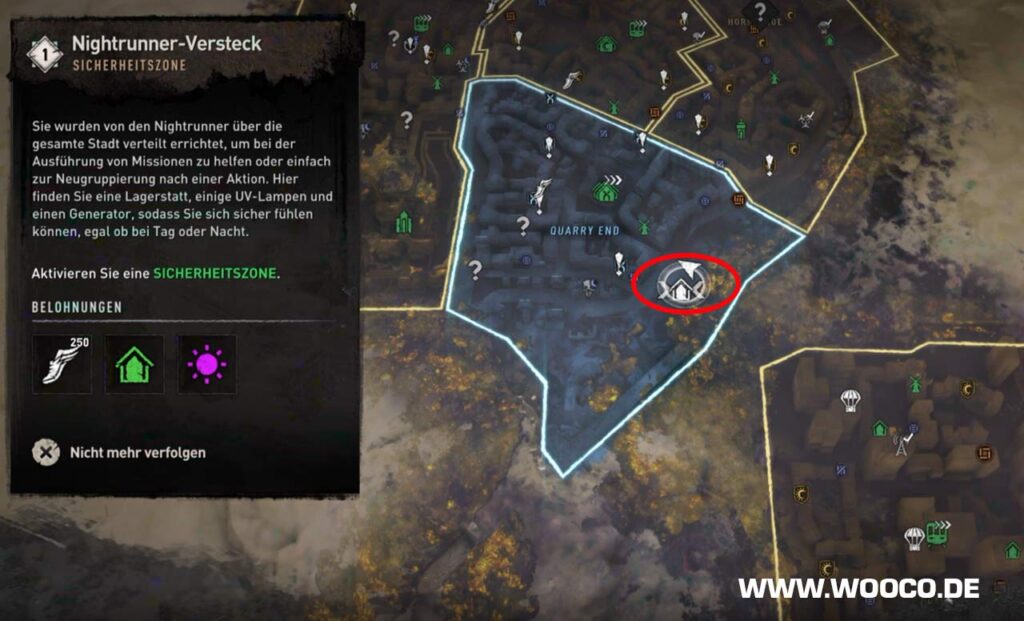Select the red-circled Nightrunner hideout marker
The height and width of the screenshot is (621, 1024).
point(685,284)
